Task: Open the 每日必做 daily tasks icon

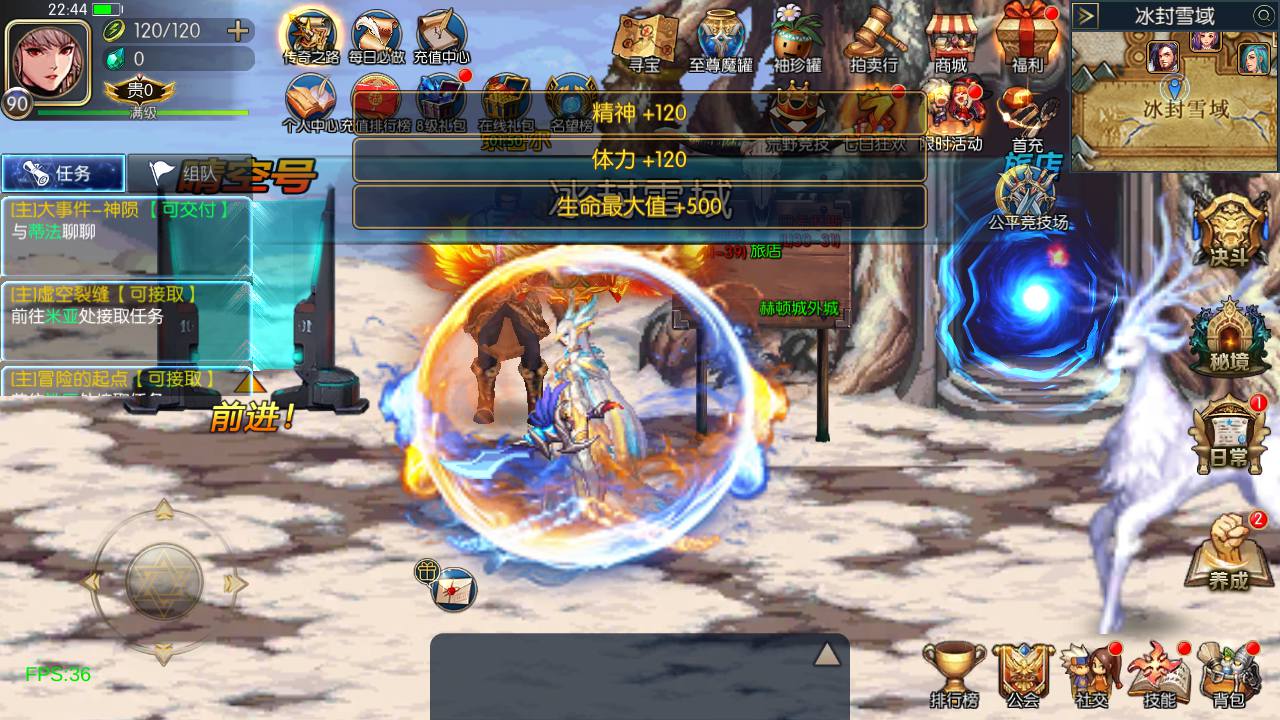Action: pos(377,38)
